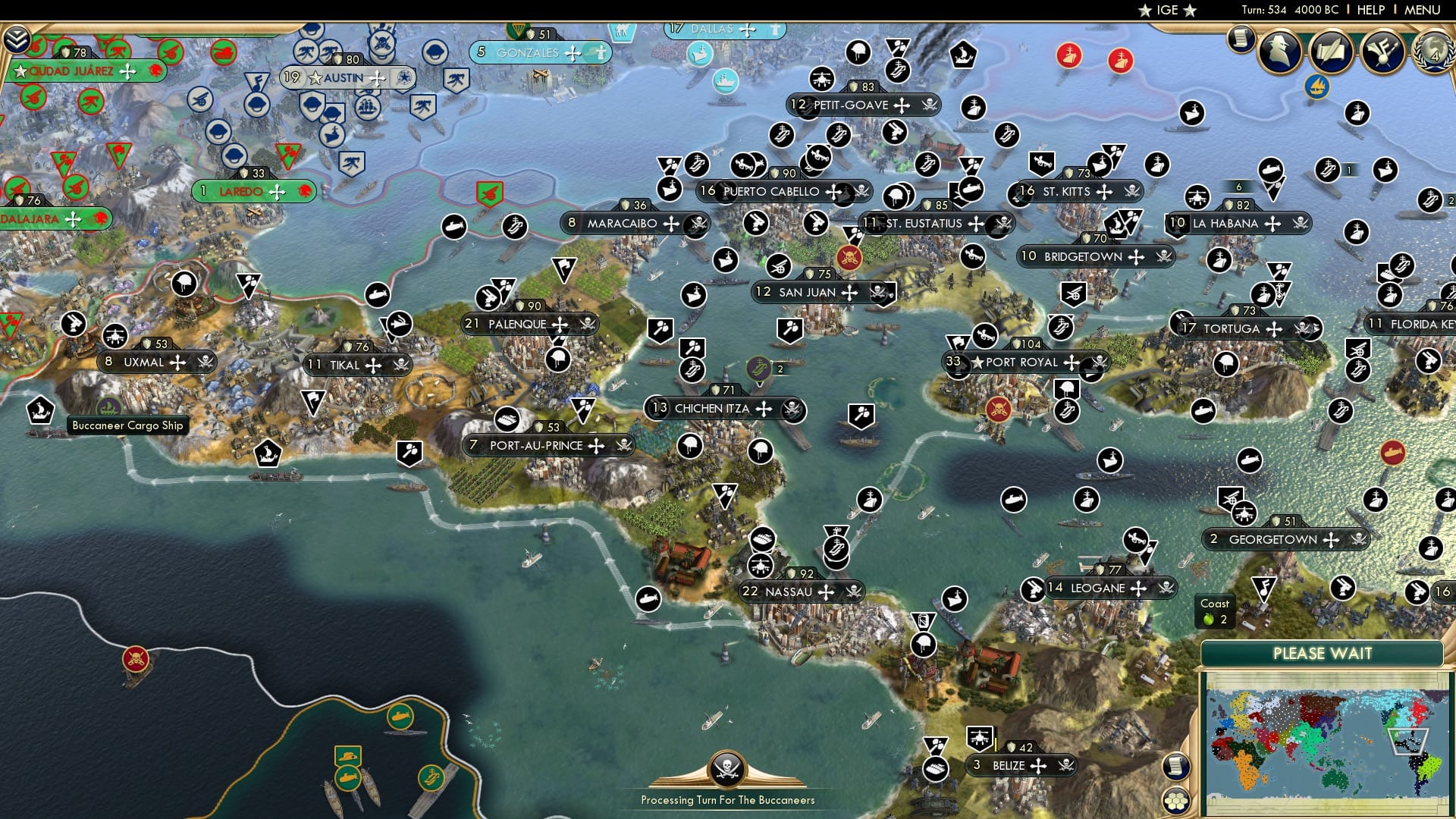Screen dimensions: 1456x819
Task: Click the Nassau city name banner
Action: coord(792,591)
